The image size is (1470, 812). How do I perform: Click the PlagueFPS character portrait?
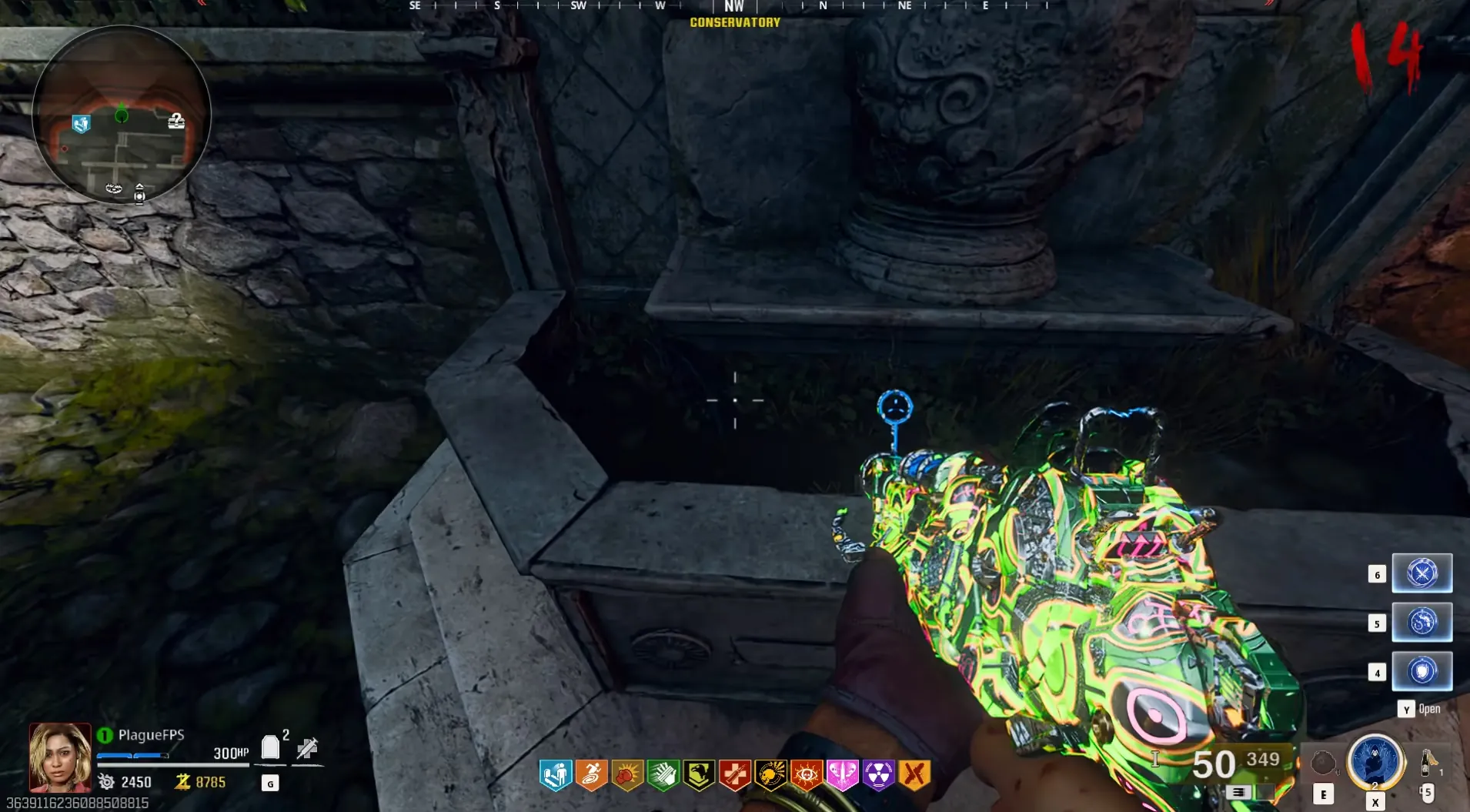(60, 757)
